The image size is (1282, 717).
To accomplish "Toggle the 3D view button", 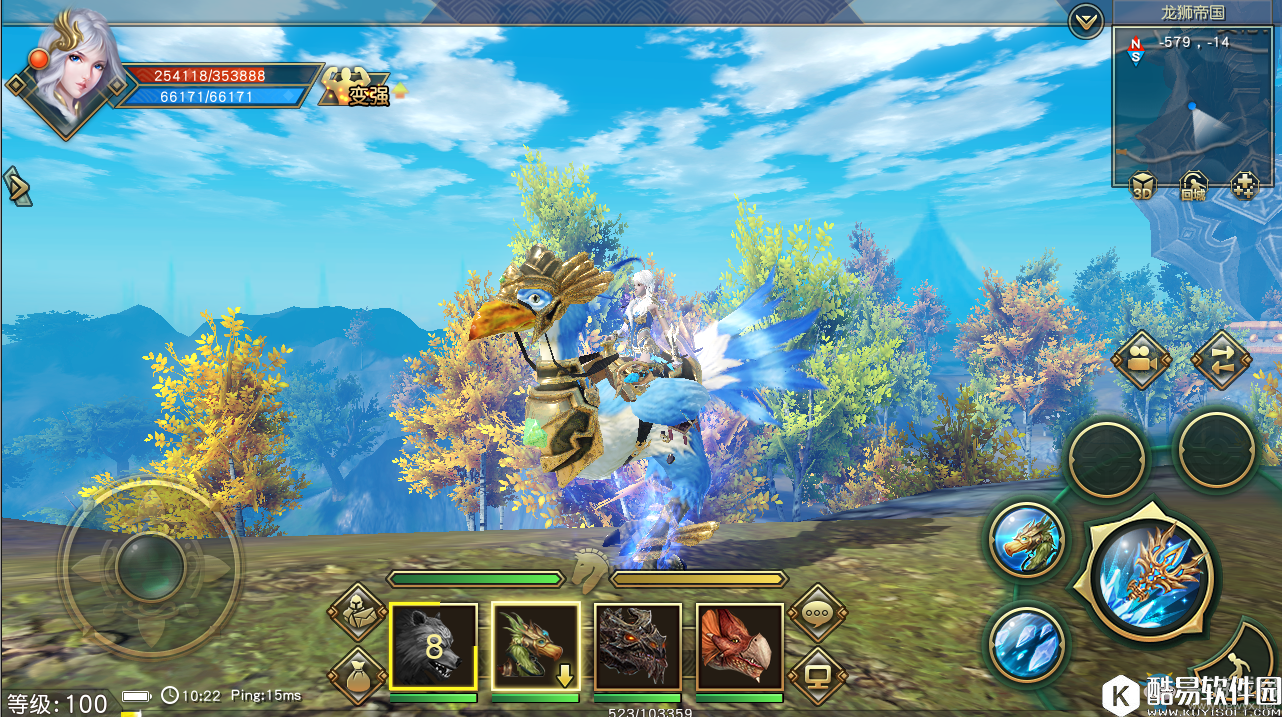I will click(x=1143, y=186).
